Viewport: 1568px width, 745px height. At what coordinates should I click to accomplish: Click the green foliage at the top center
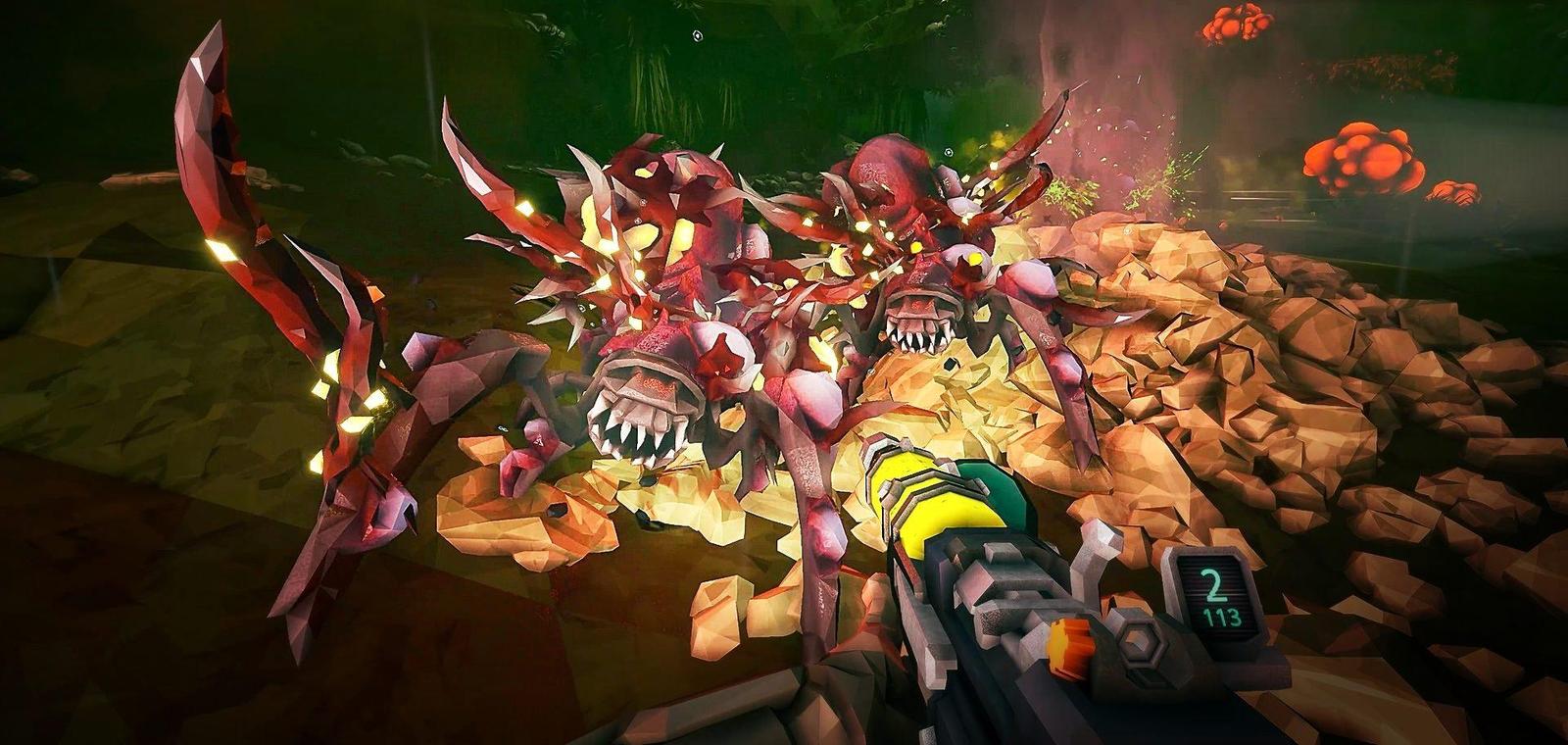pyautogui.click(x=784, y=39)
